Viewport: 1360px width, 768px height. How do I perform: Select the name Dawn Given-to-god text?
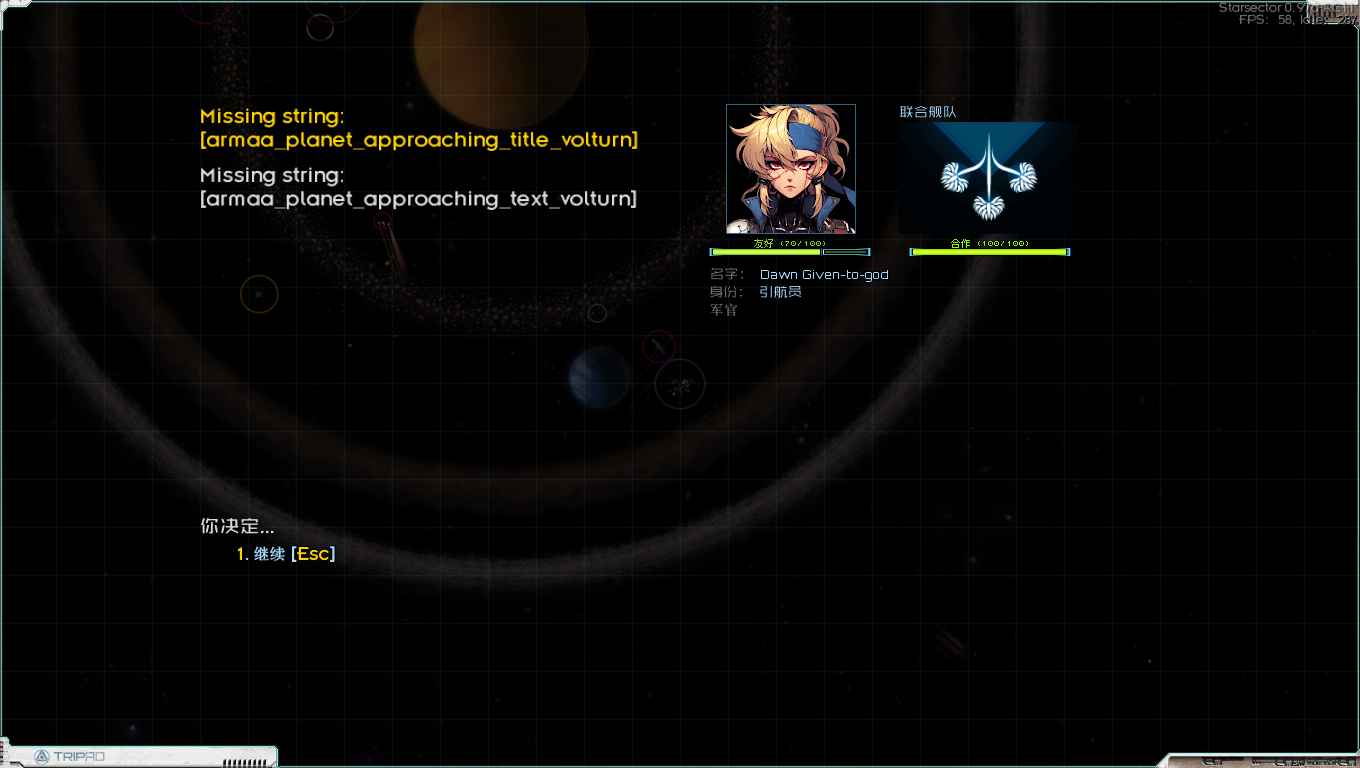tap(823, 274)
